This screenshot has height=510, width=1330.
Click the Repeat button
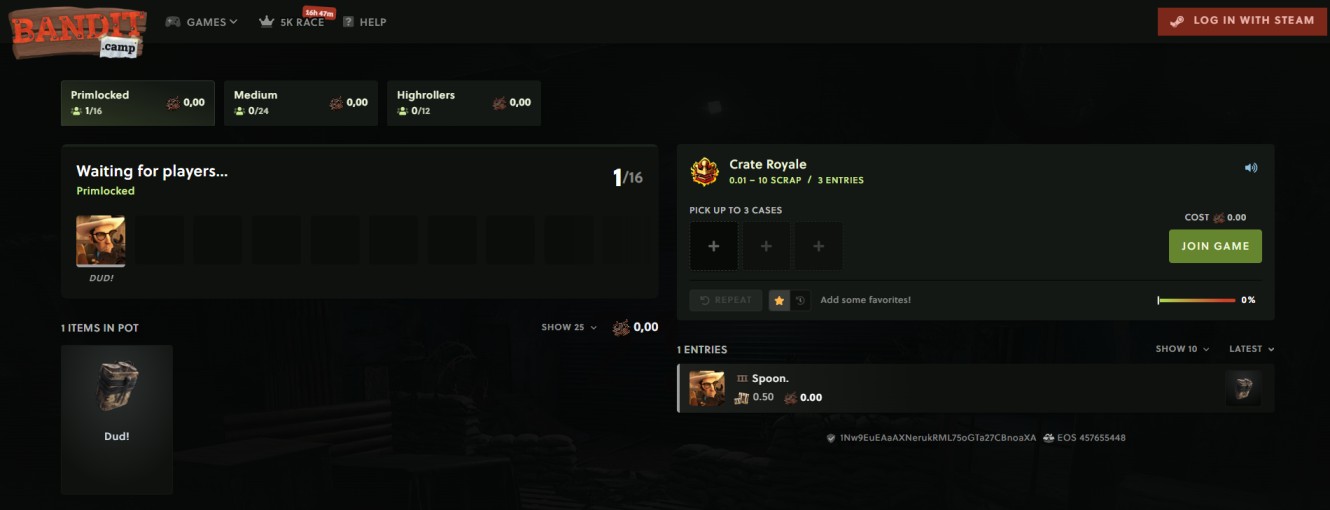pyautogui.click(x=726, y=300)
